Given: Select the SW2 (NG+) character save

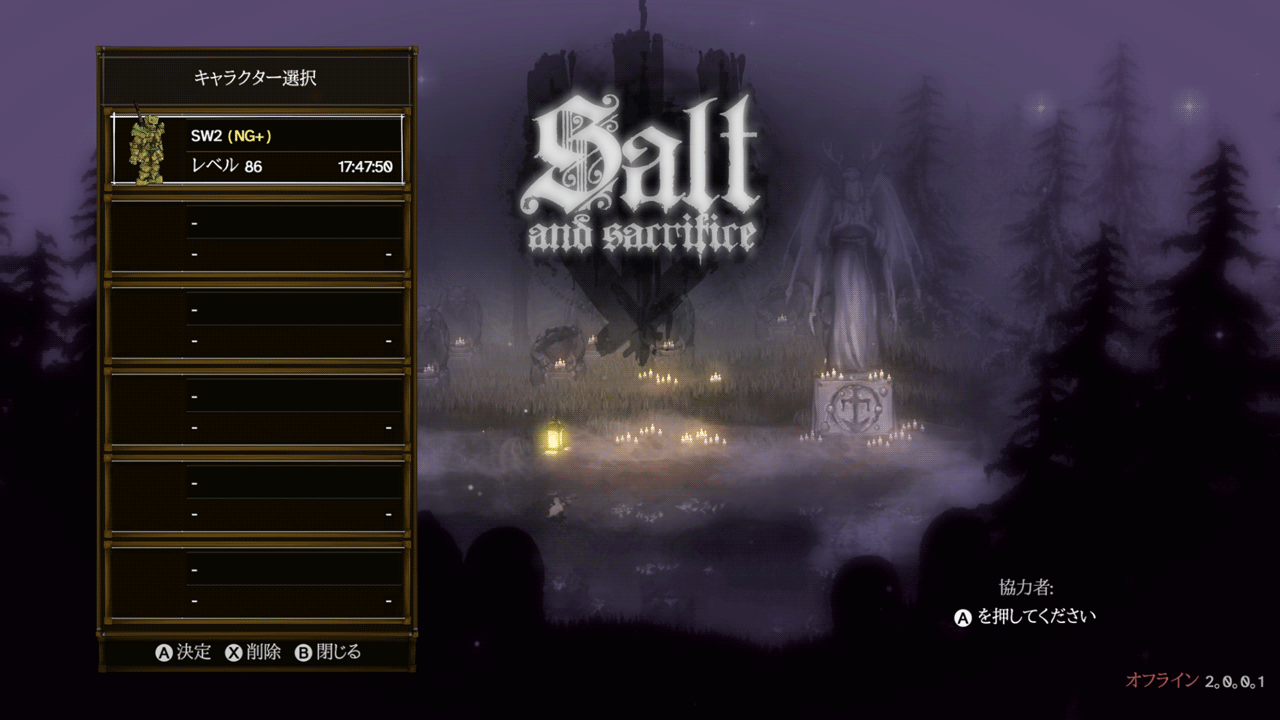Looking at the screenshot, I should (x=258, y=149).
